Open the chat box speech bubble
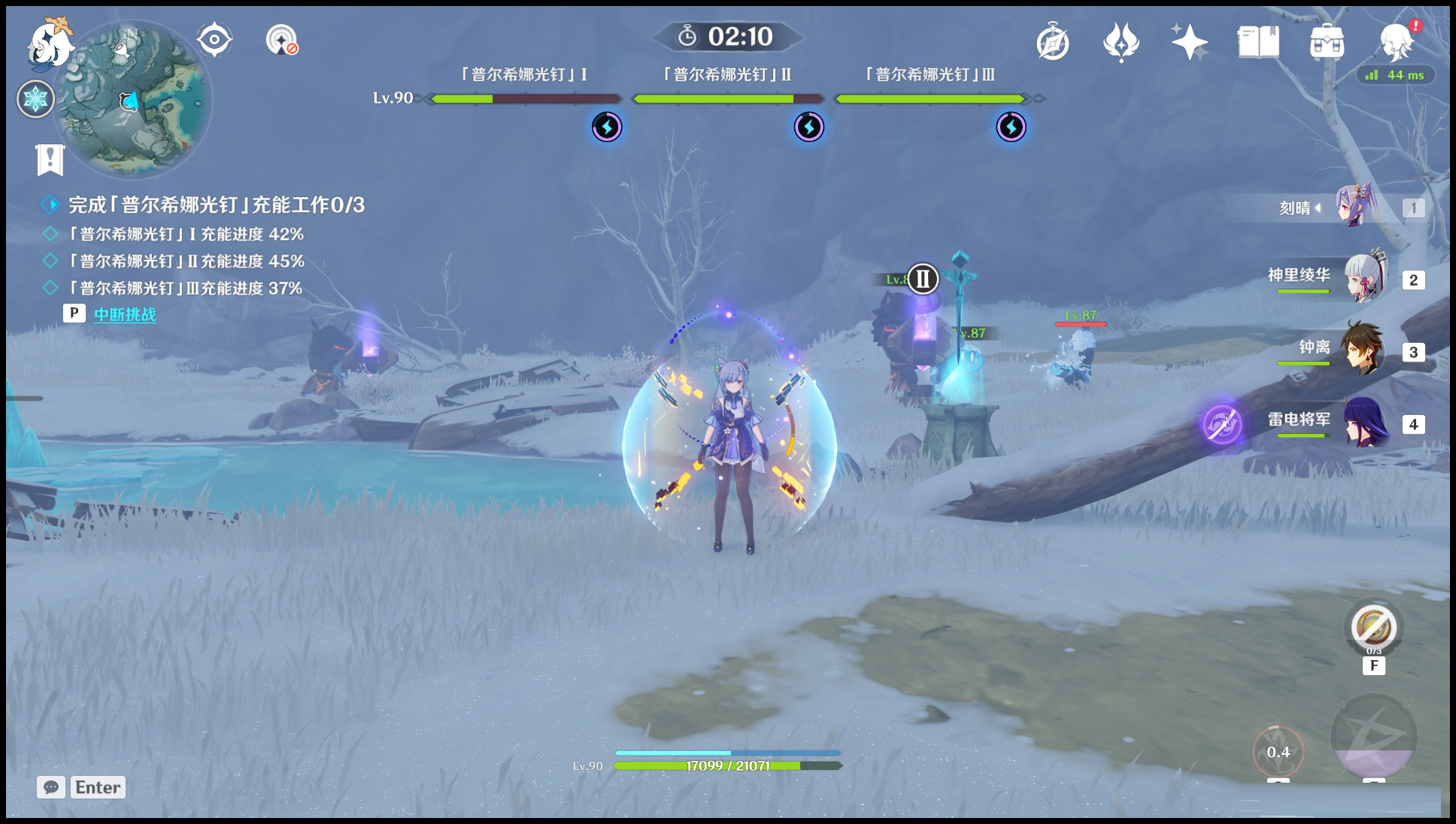The image size is (1456, 824). (x=51, y=787)
